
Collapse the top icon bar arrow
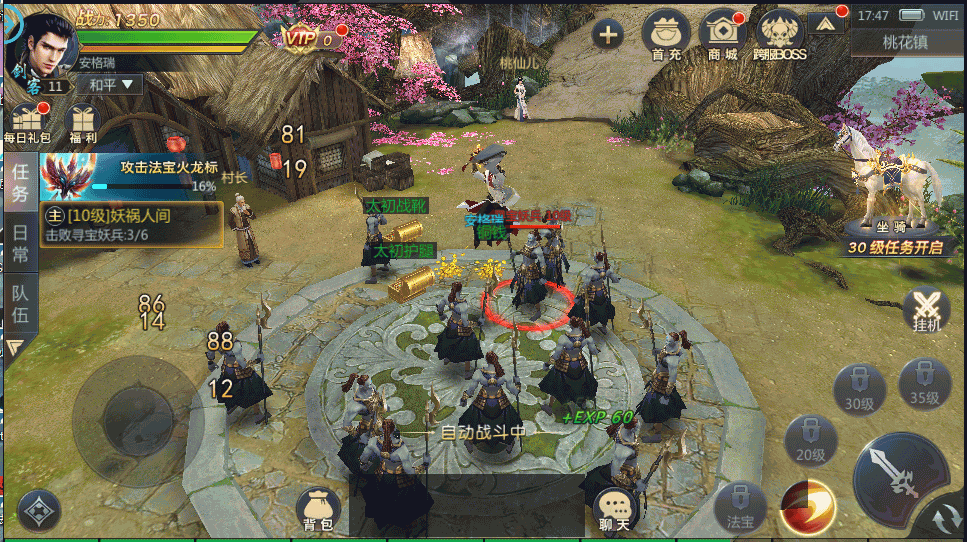pos(826,22)
